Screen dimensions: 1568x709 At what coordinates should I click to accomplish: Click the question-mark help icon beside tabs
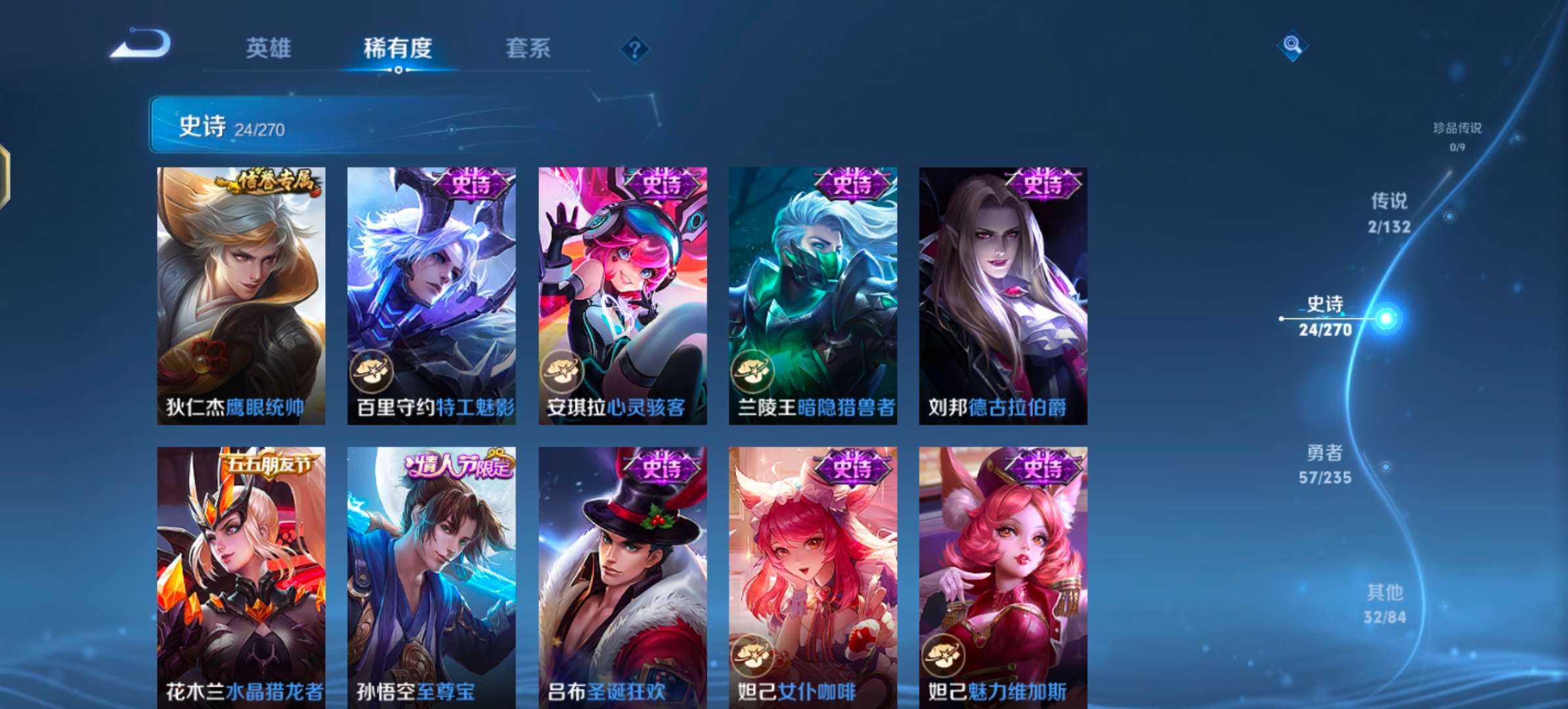coord(634,49)
